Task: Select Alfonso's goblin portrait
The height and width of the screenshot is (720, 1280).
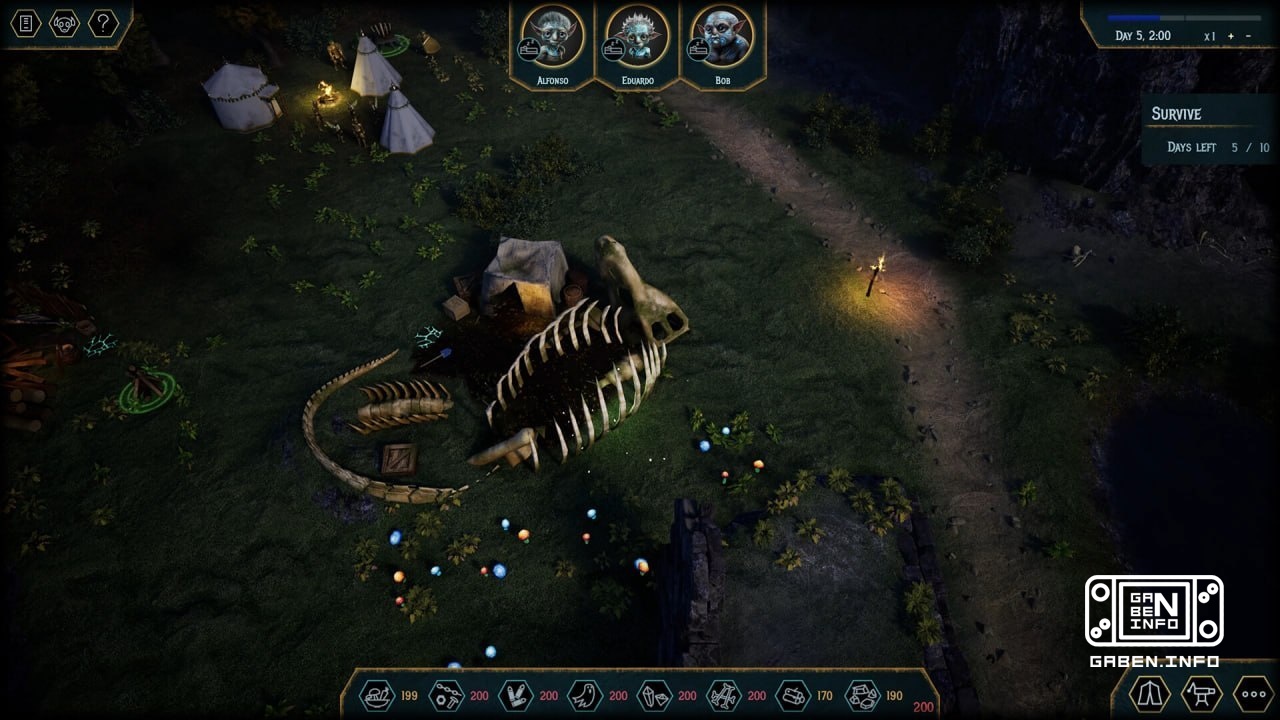Action: pos(552,37)
